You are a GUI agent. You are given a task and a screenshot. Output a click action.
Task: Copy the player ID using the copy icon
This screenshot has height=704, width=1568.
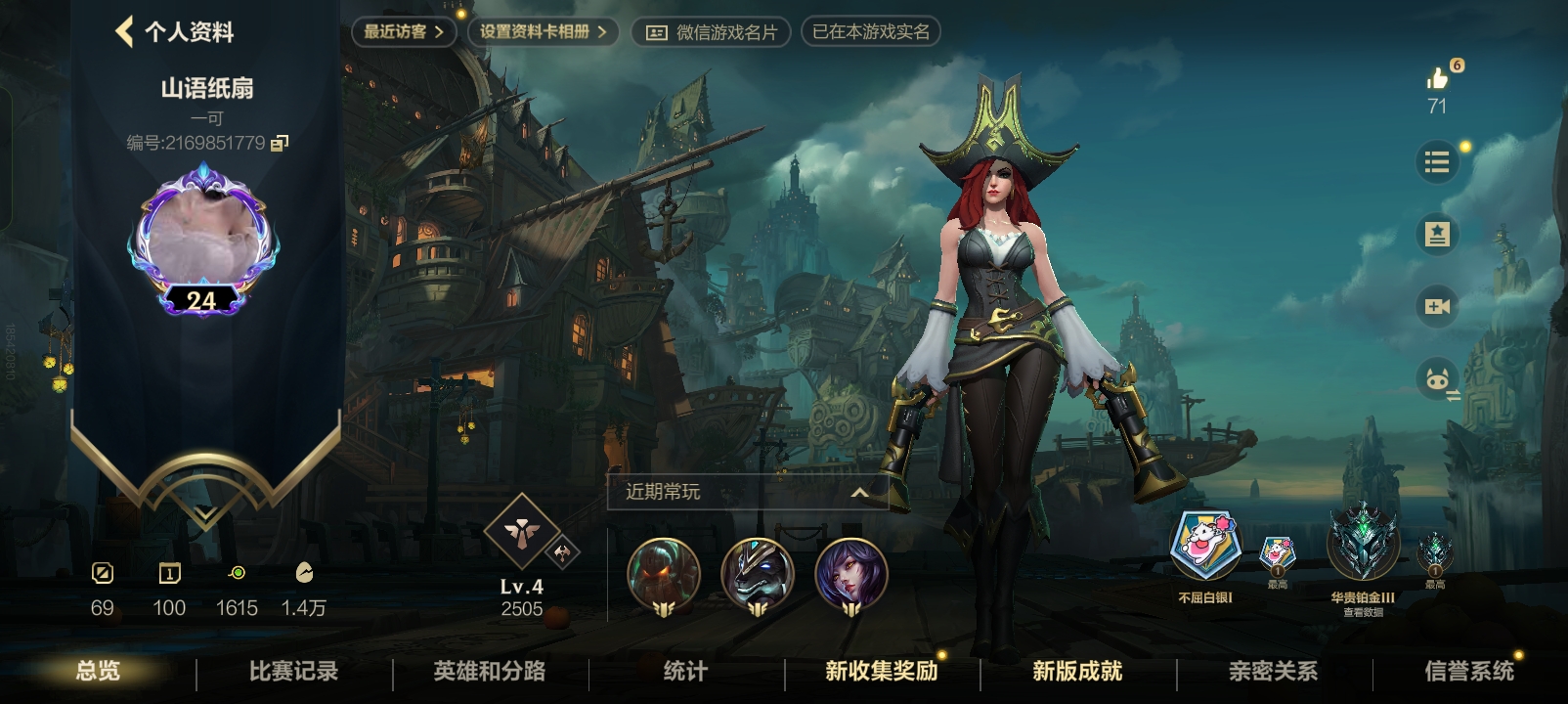pos(282,143)
